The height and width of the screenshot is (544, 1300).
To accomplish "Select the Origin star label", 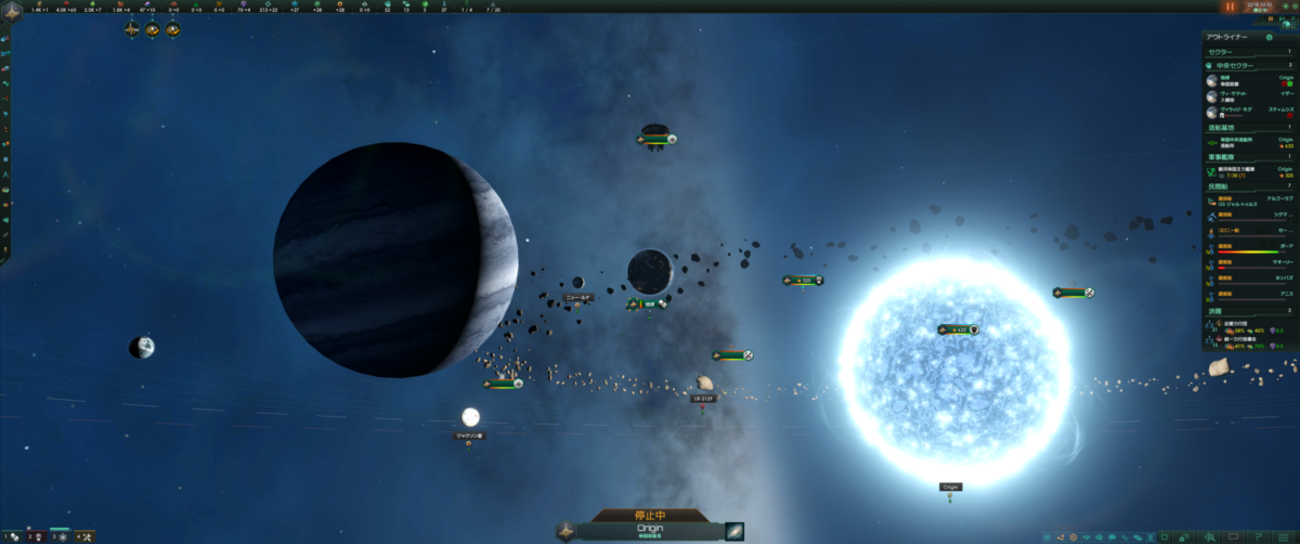I will click(x=950, y=487).
